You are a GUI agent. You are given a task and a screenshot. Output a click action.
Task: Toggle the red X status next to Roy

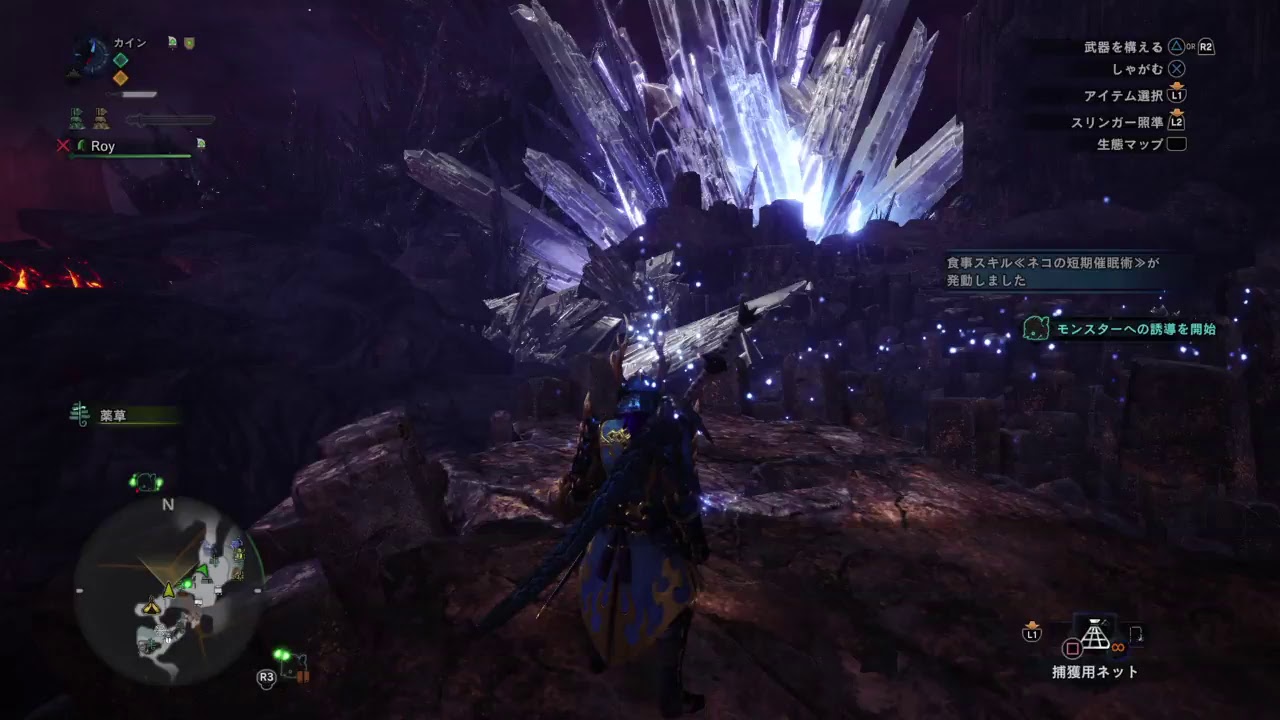64,145
